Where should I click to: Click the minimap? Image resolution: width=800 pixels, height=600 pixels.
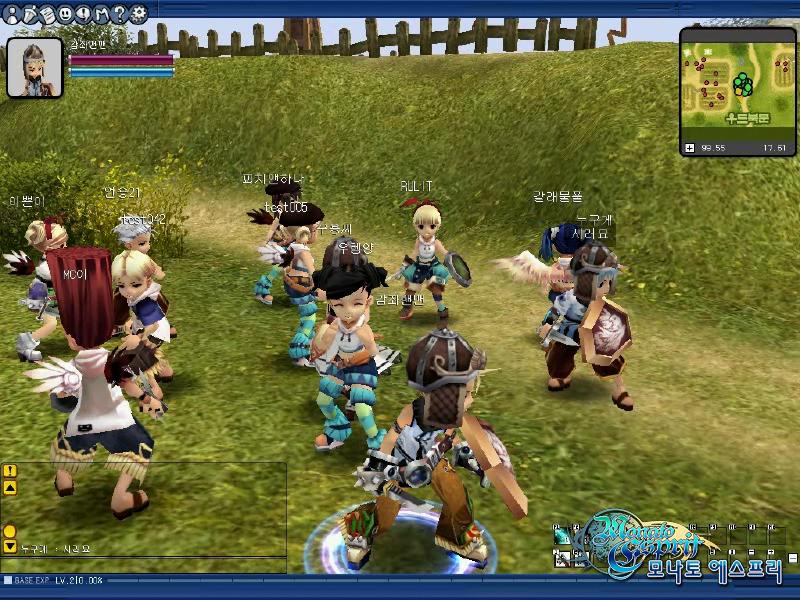coord(738,84)
